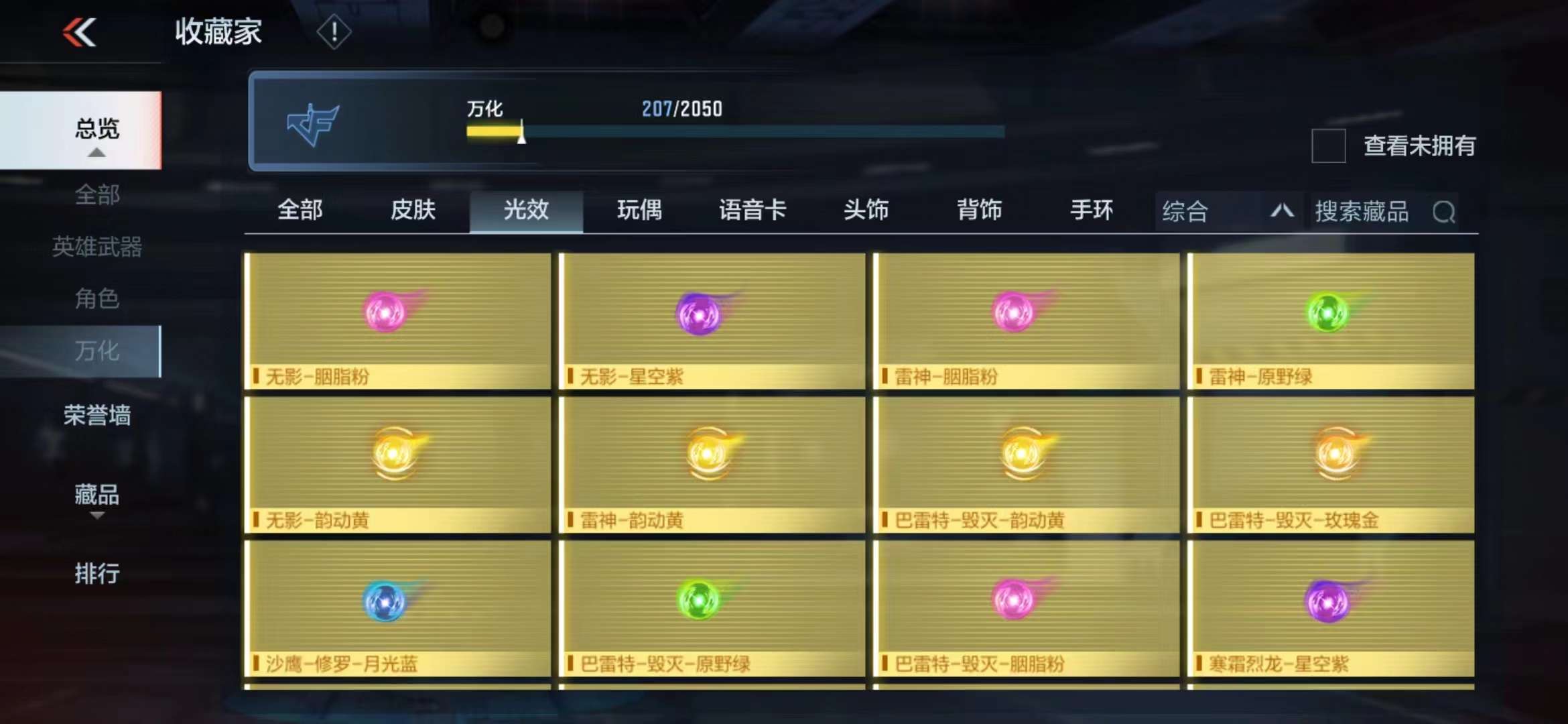1568x724 pixels.
Task: Choose the 英雄武器 sidebar entry
Action: (96, 247)
